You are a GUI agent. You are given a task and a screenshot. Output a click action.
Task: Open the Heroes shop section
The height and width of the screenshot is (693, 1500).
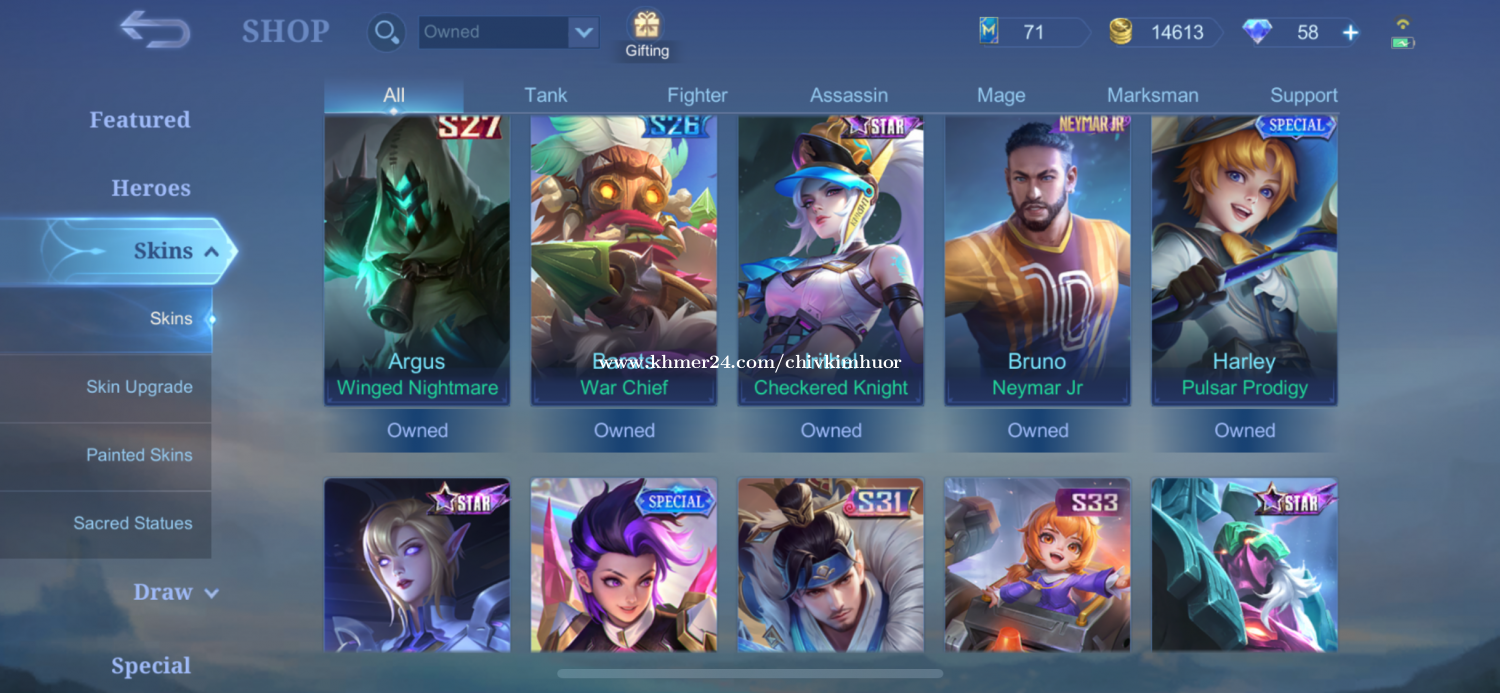coord(151,188)
